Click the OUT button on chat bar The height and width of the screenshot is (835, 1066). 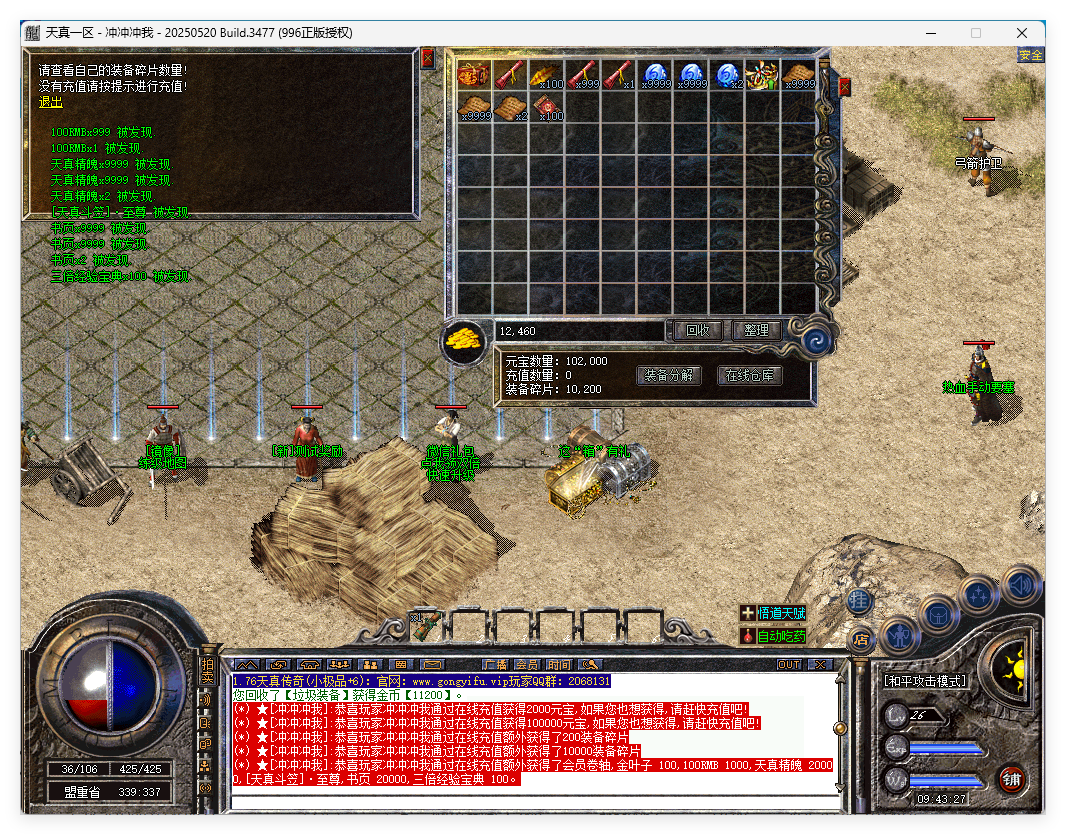tap(789, 664)
